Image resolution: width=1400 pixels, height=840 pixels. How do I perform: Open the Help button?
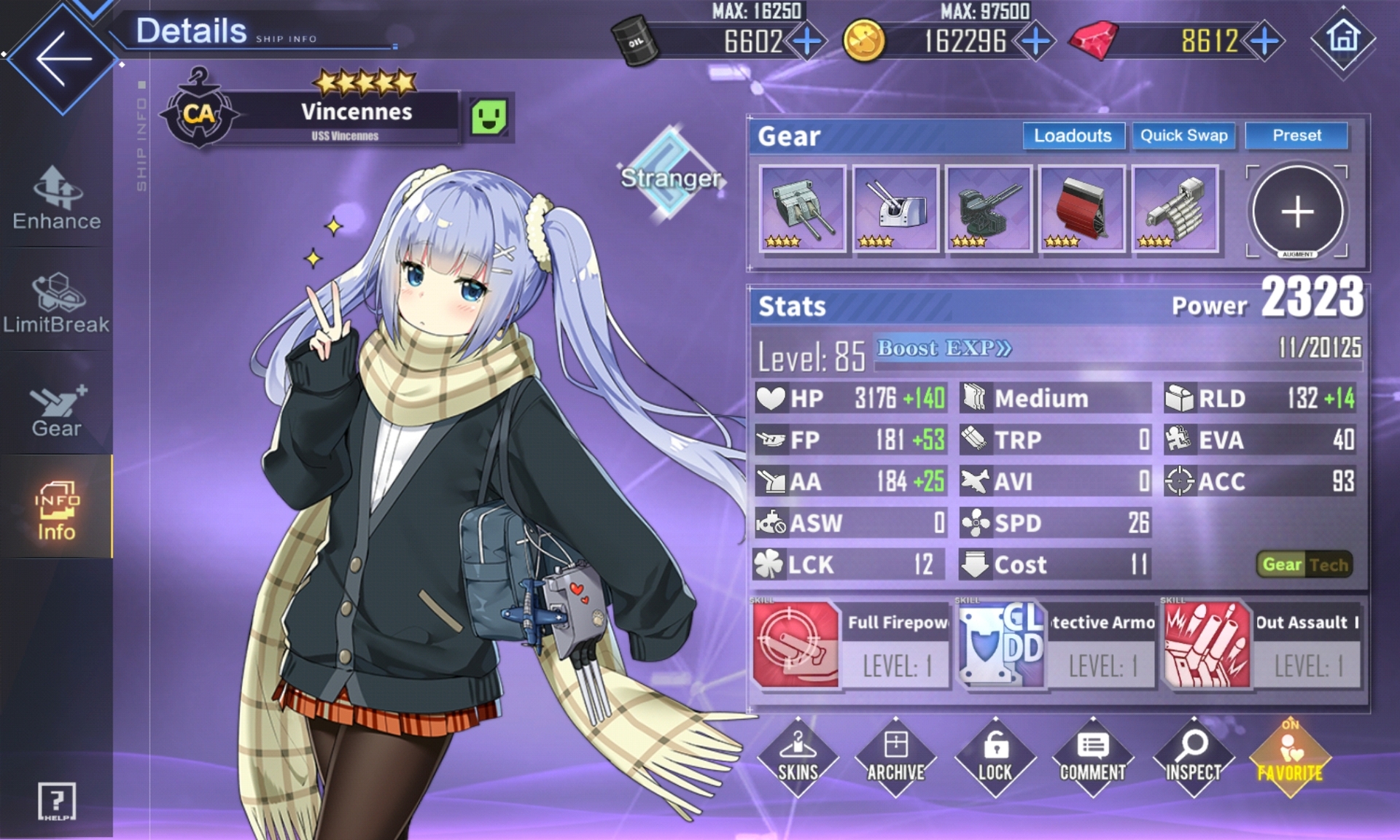tap(56, 802)
